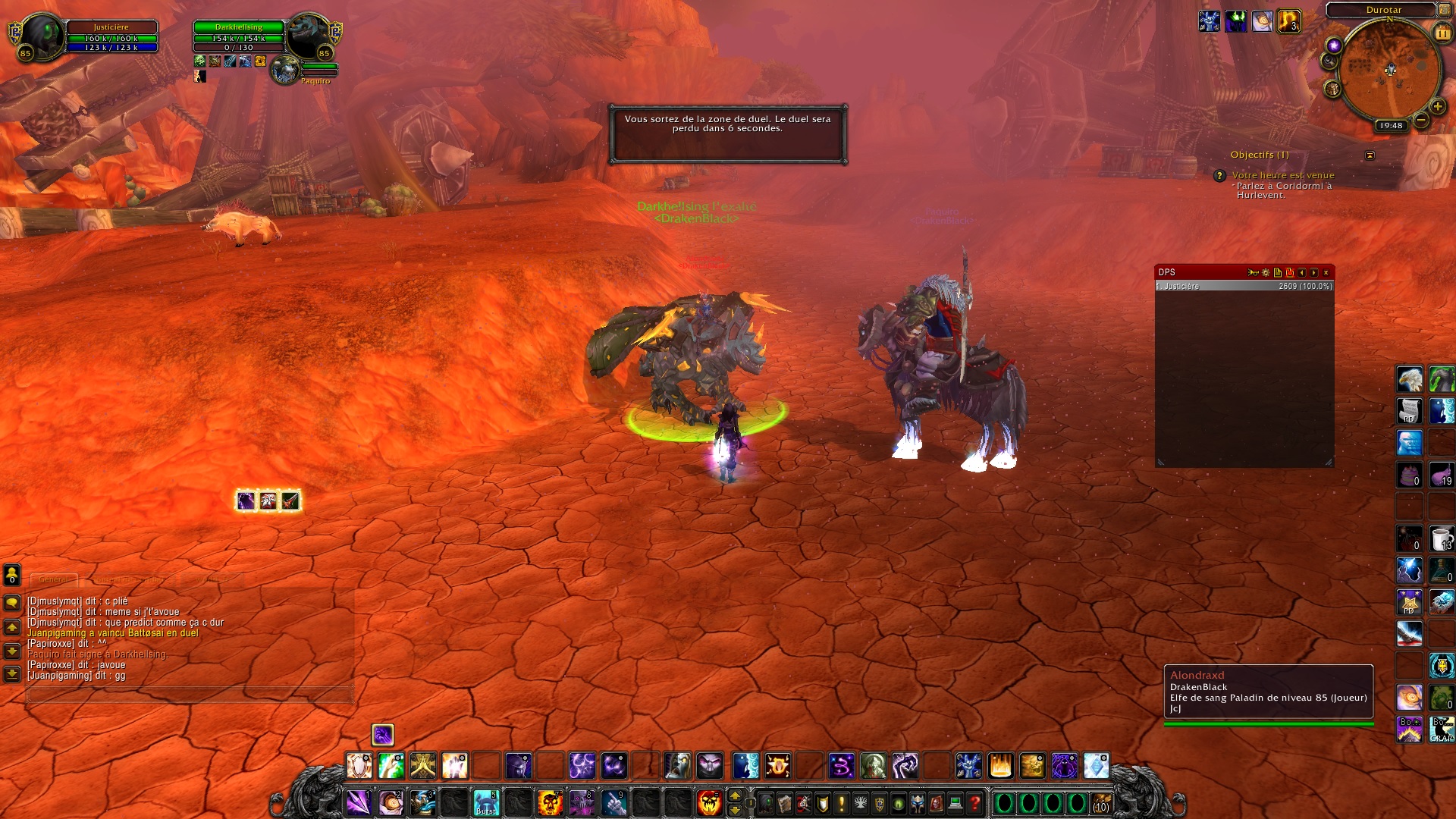This screenshot has width=1456, height=819.
Task: Click the Justicière player portrait
Action: click(41, 35)
